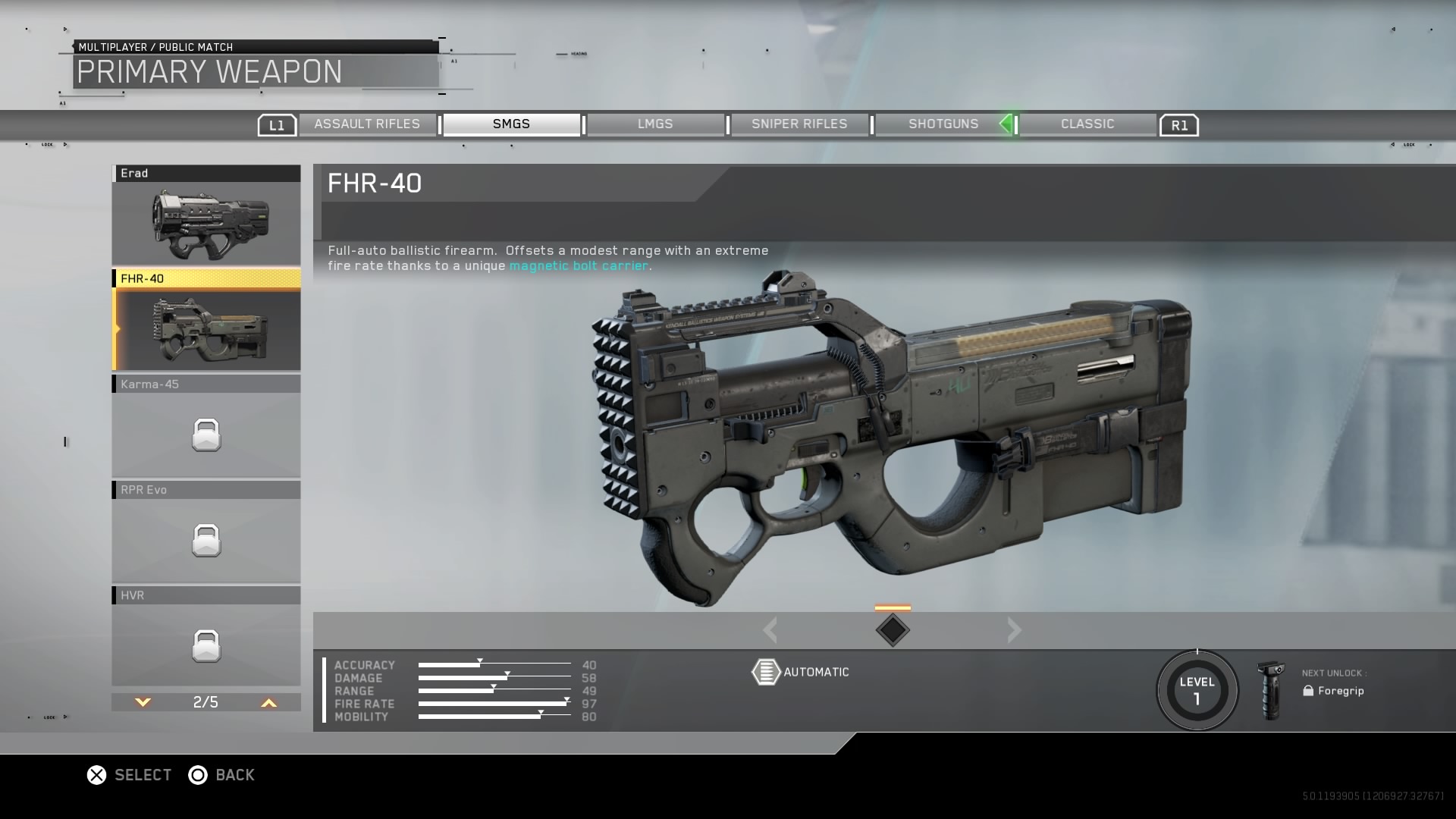This screenshot has height=819, width=1456.
Task: Select the locked RPR Evo tile
Action: pyautogui.click(x=206, y=532)
